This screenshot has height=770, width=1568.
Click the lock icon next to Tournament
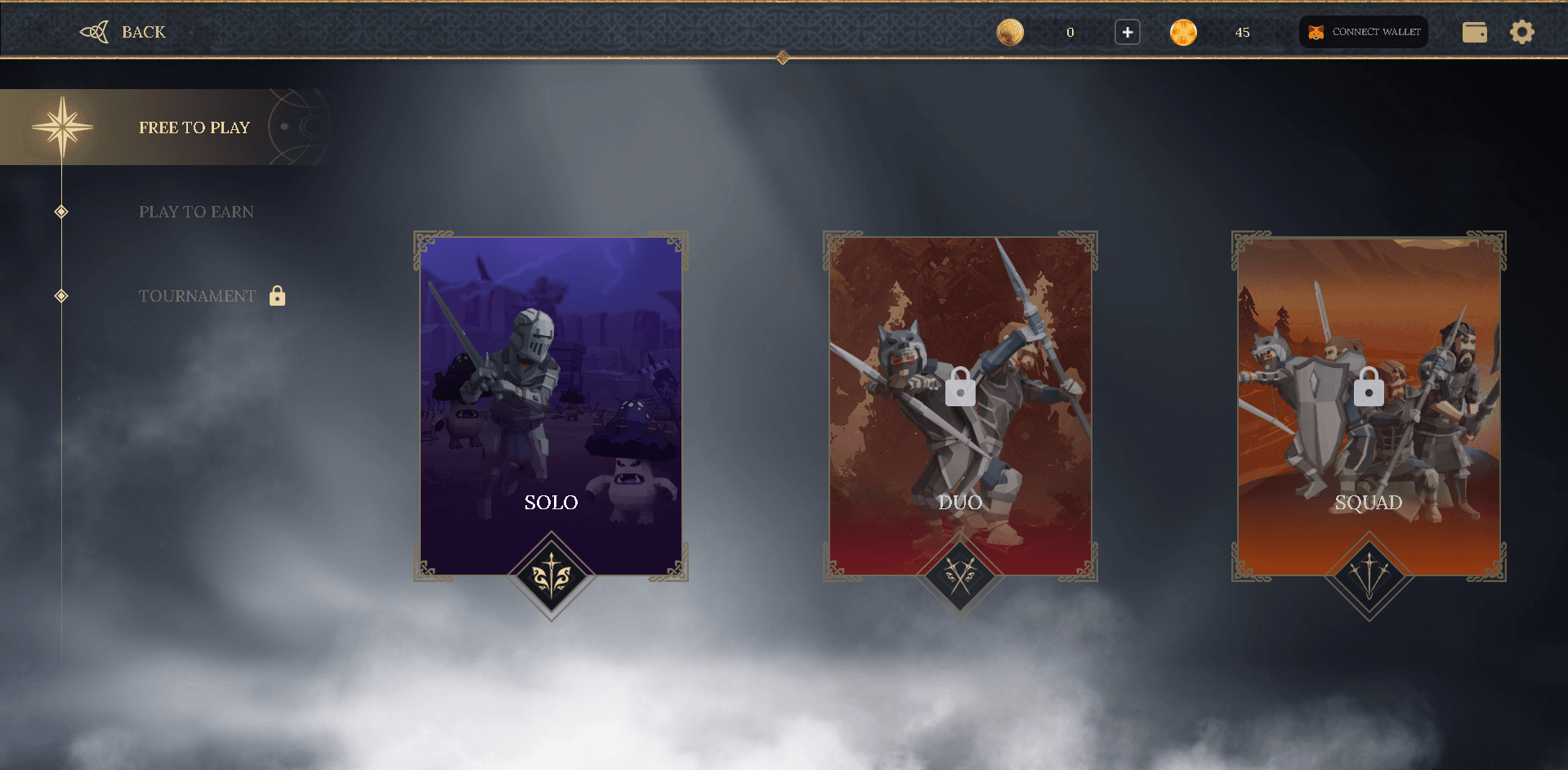click(x=277, y=296)
